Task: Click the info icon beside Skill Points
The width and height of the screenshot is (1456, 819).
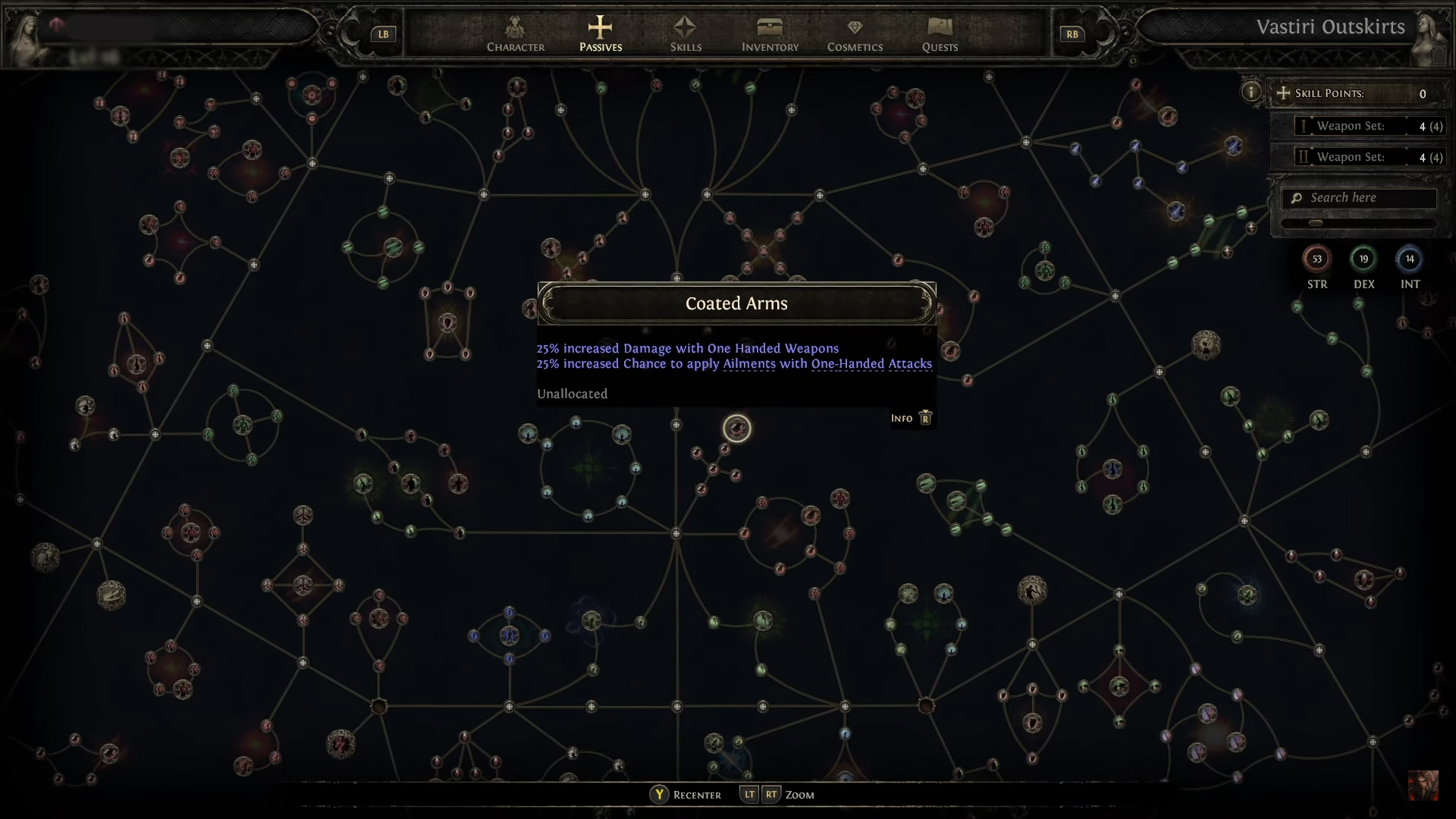Action: click(x=1250, y=93)
